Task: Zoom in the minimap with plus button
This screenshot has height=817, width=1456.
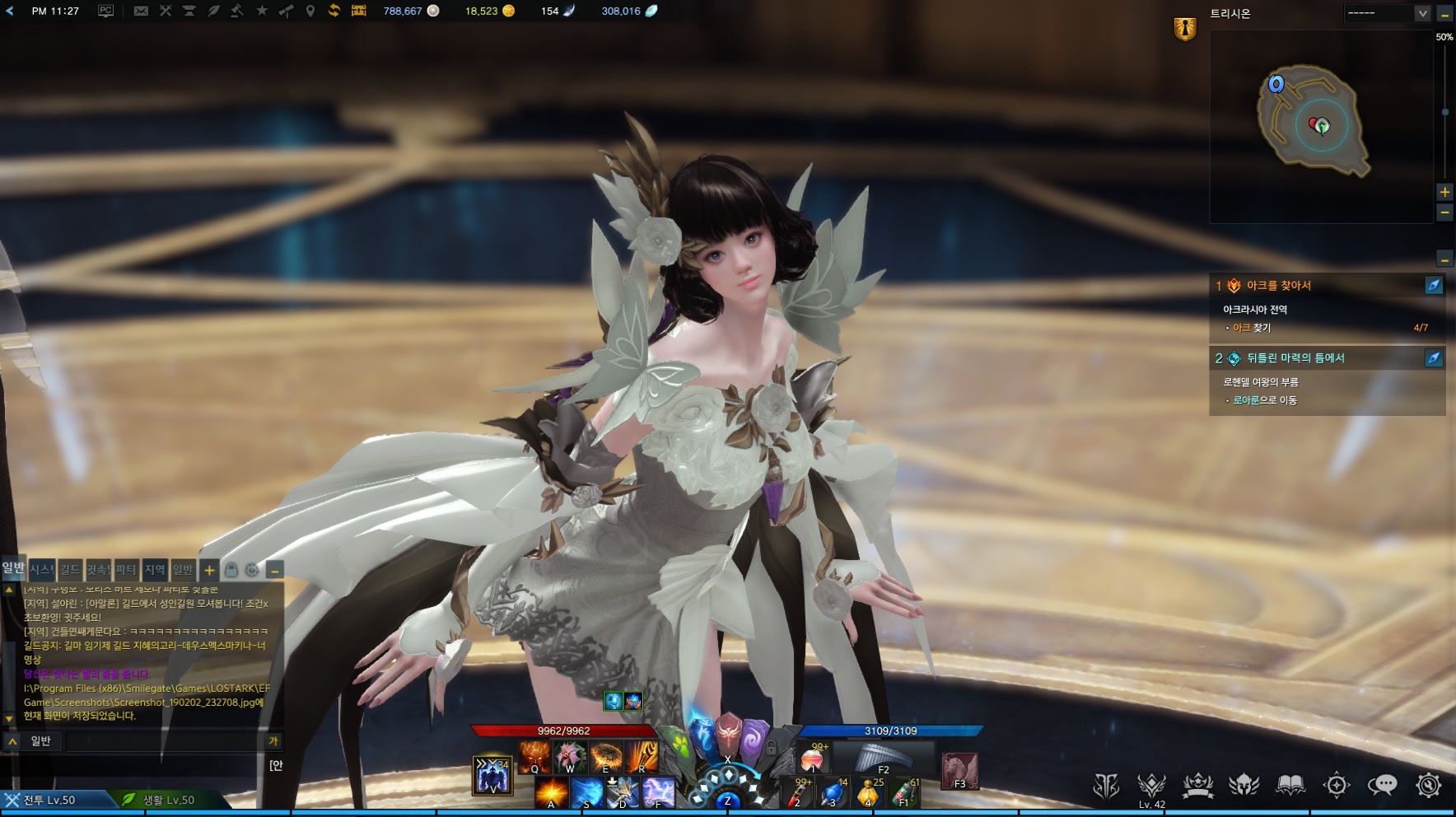Action: click(1444, 192)
